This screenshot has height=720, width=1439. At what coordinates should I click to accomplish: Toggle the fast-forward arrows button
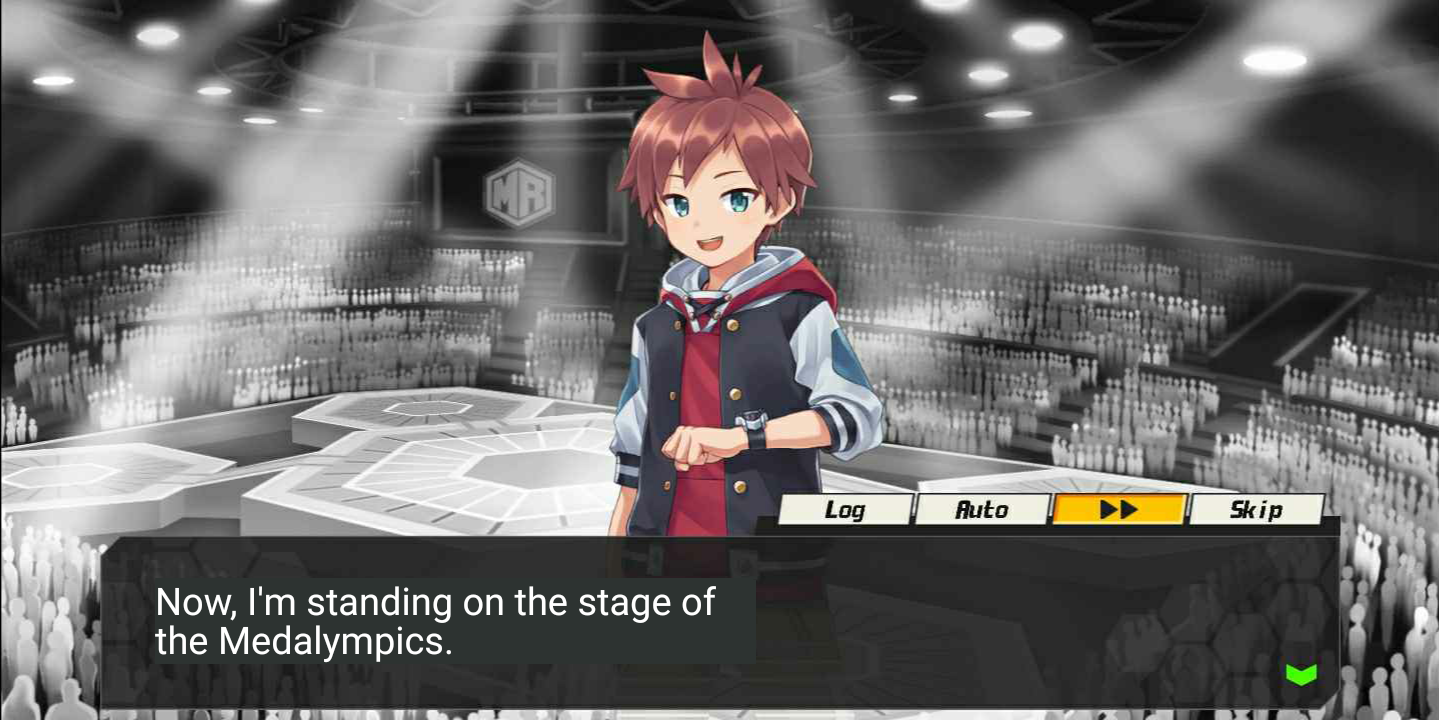coord(1119,510)
